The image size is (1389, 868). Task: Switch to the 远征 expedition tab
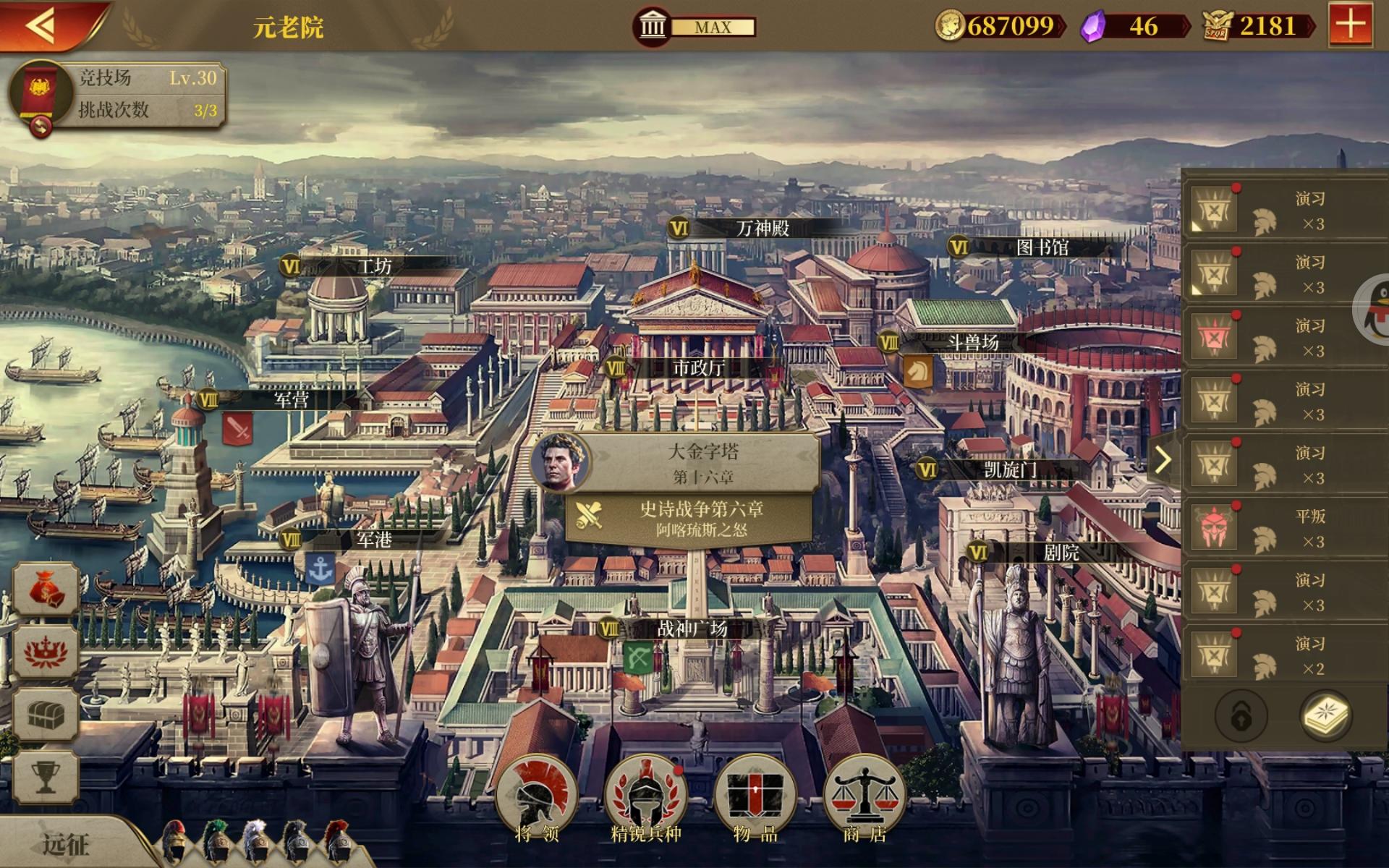pyautogui.click(x=65, y=843)
